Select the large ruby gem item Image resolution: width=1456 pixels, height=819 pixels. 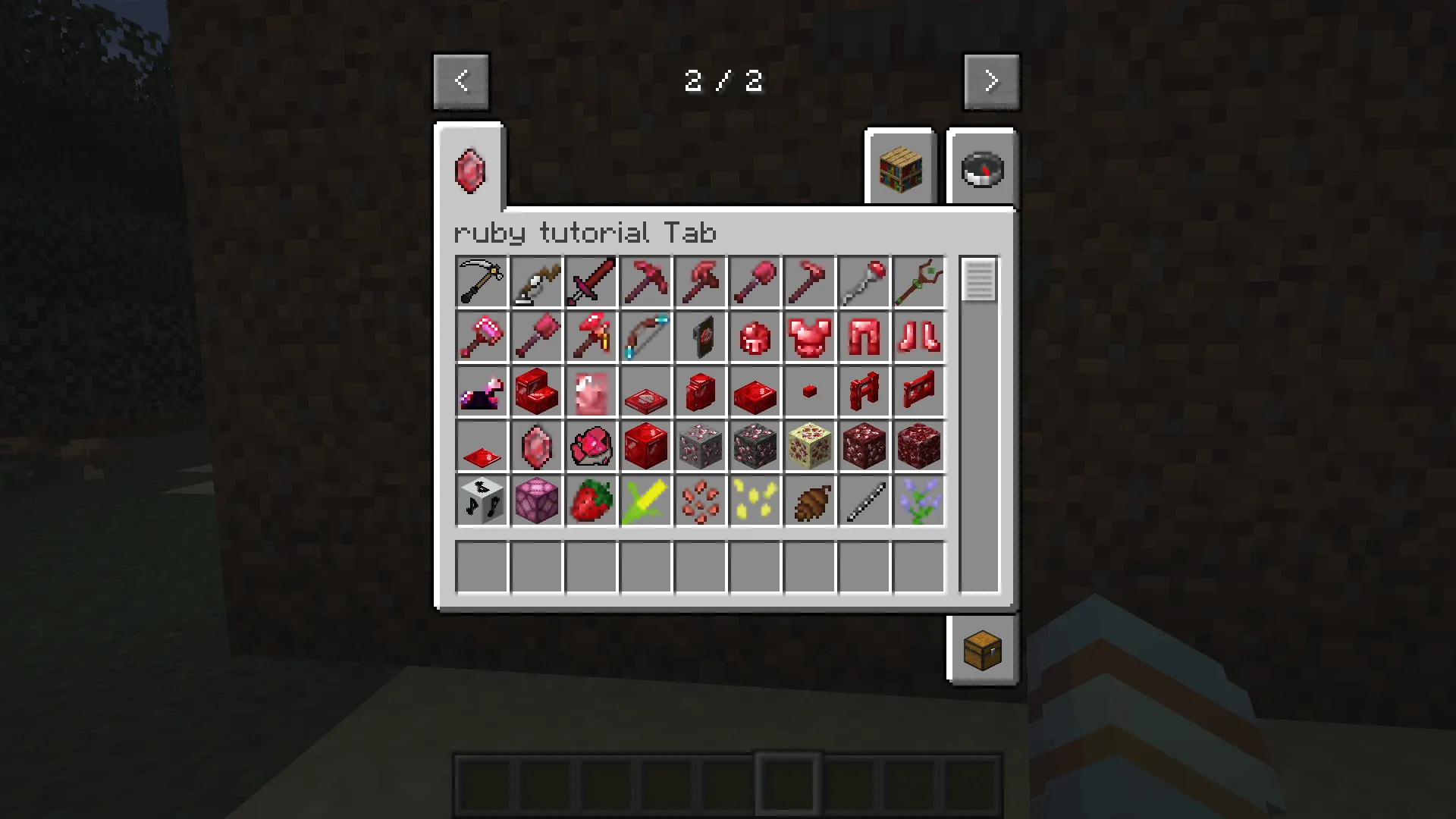coord(536,446)
